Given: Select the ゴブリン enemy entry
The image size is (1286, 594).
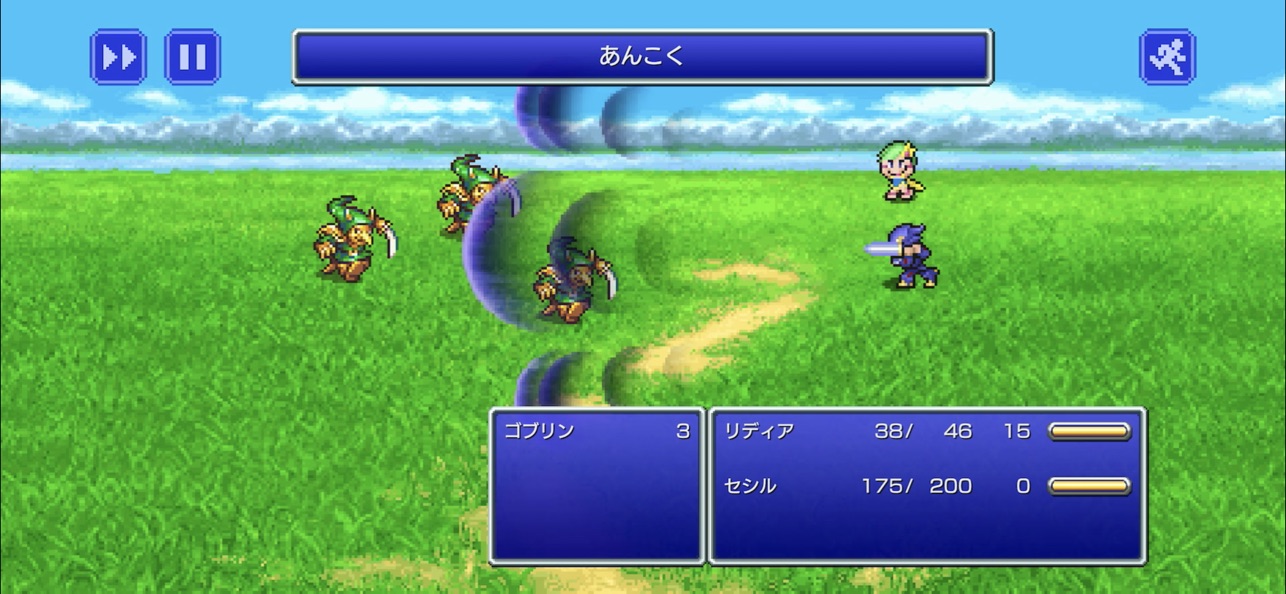Looking at the screenshot, I should tap(597, 432).
